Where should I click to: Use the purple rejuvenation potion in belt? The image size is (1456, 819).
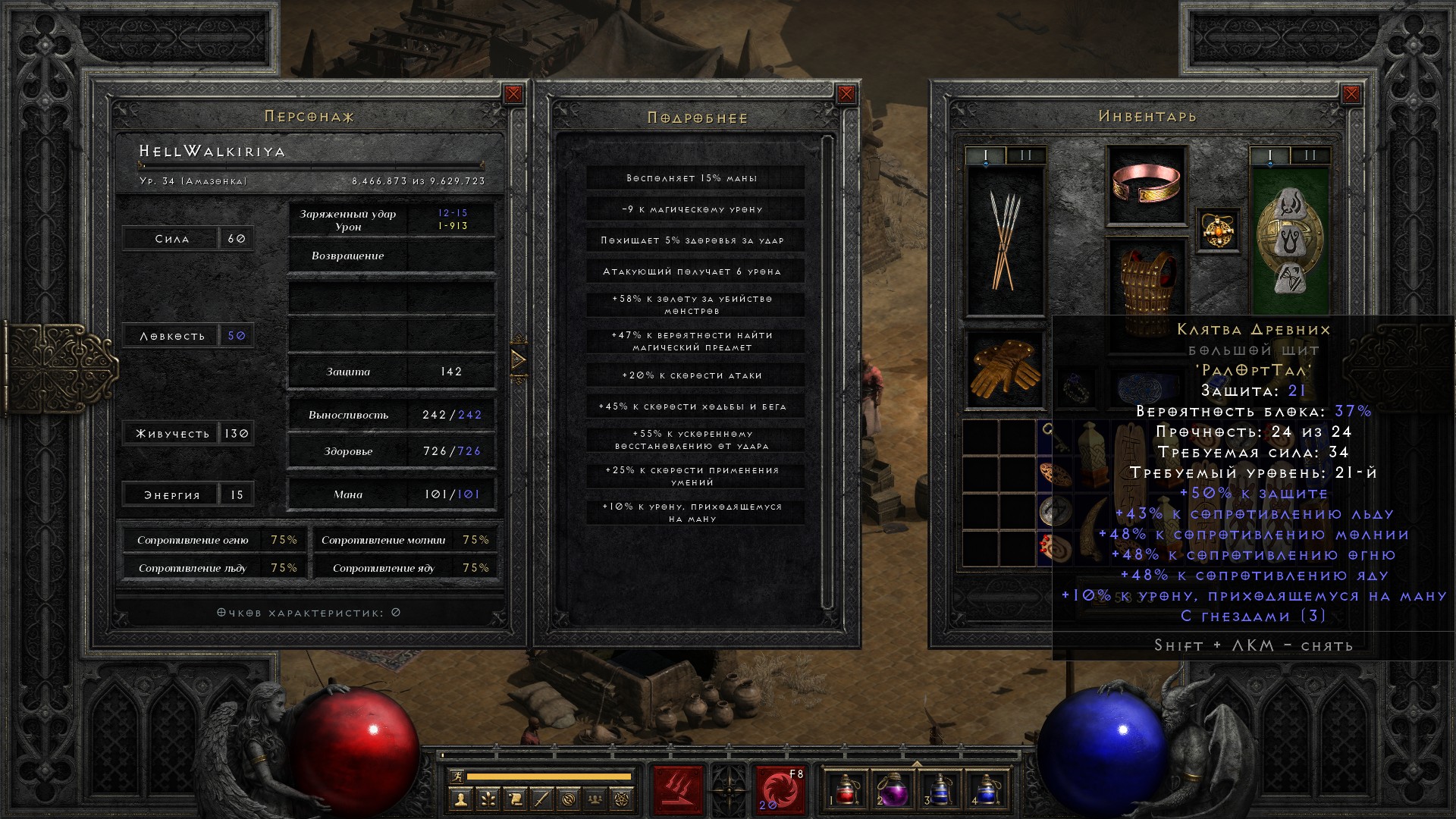[x=893, y=789]
